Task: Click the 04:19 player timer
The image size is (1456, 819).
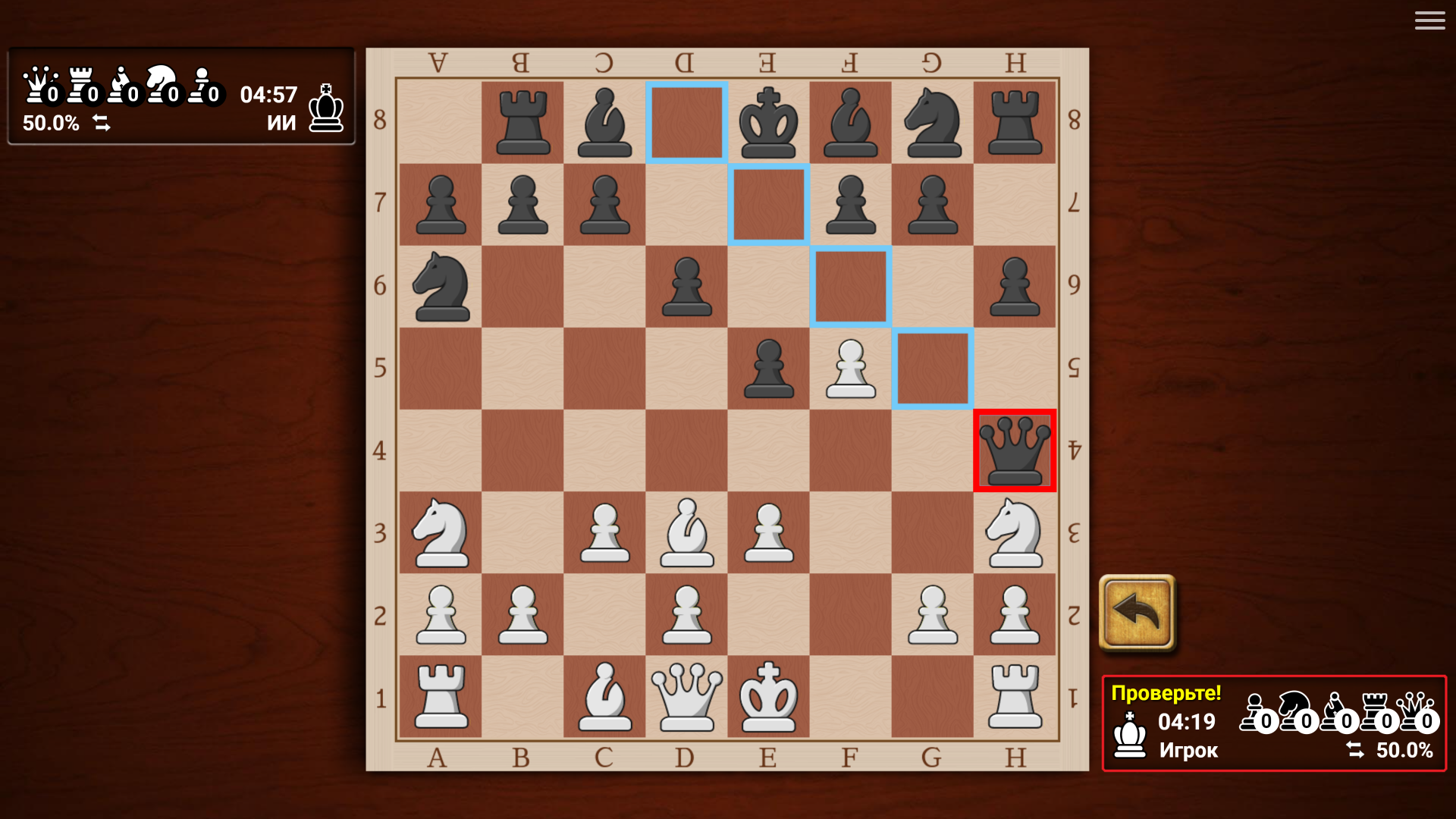Action: (1186, 722)
